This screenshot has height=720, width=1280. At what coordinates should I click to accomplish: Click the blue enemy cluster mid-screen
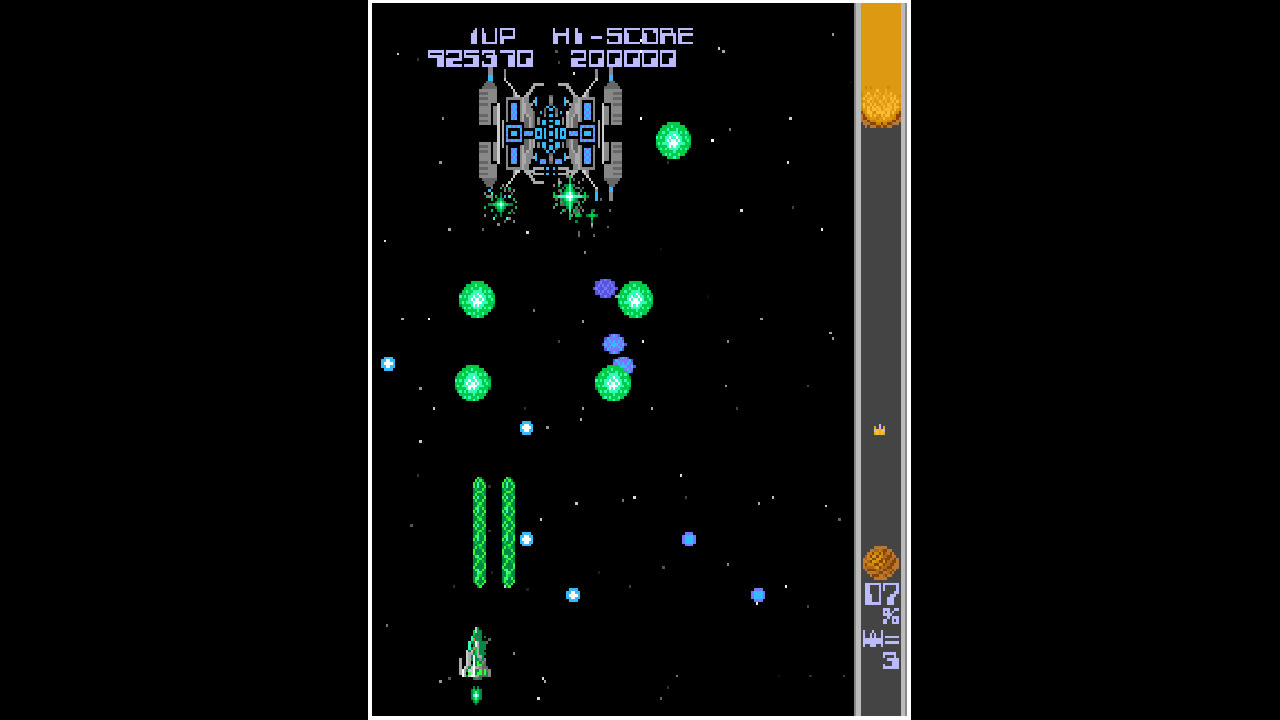[612, 344]
